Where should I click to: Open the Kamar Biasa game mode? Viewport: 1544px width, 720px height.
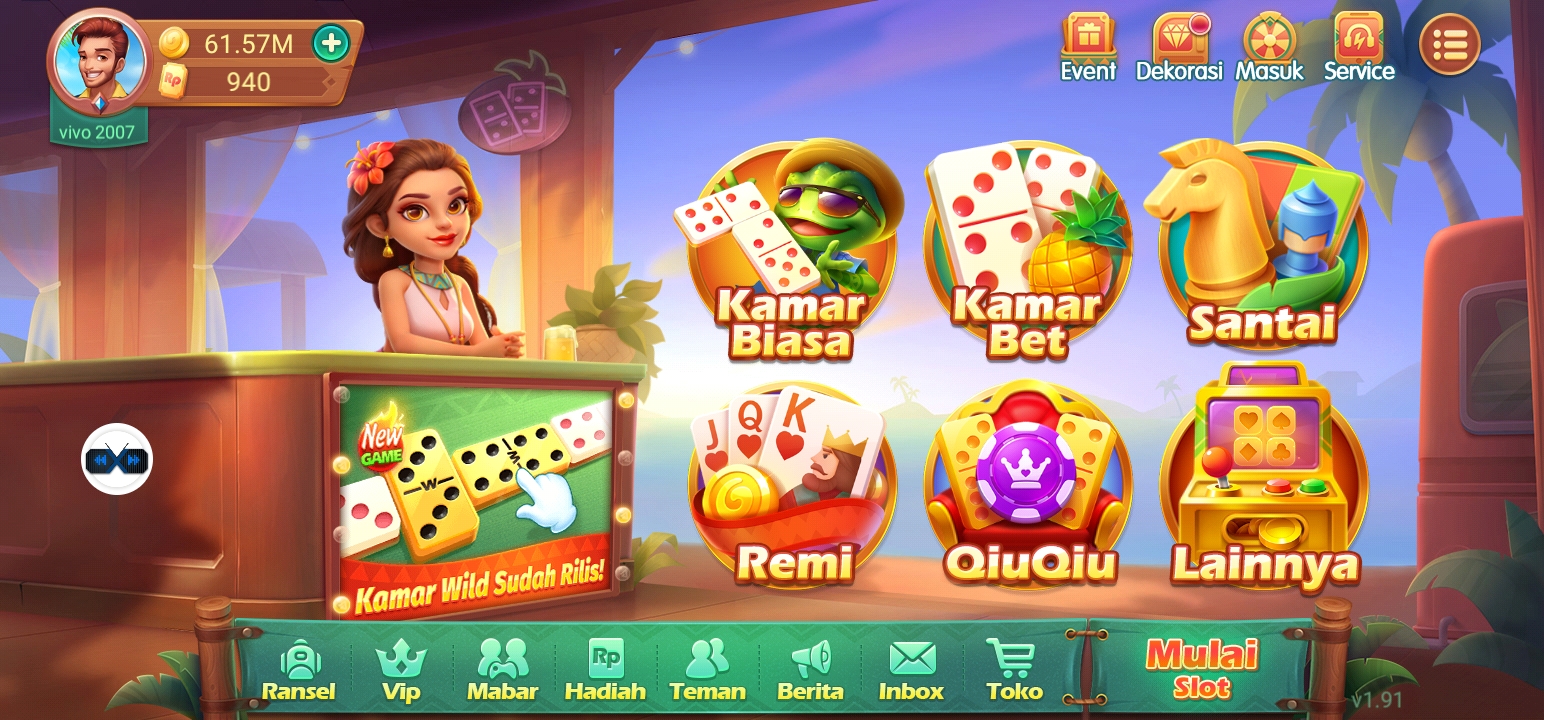click(790, 250)
